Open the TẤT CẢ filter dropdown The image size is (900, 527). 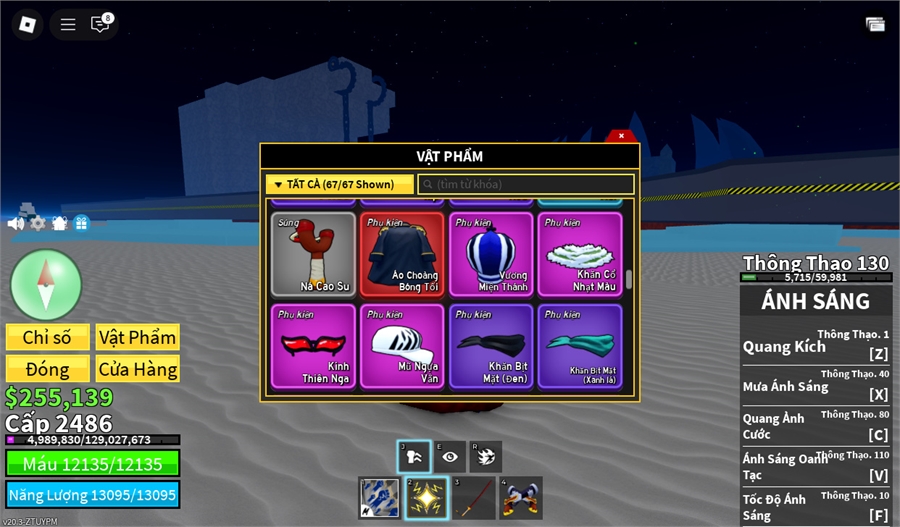point(340,184)
